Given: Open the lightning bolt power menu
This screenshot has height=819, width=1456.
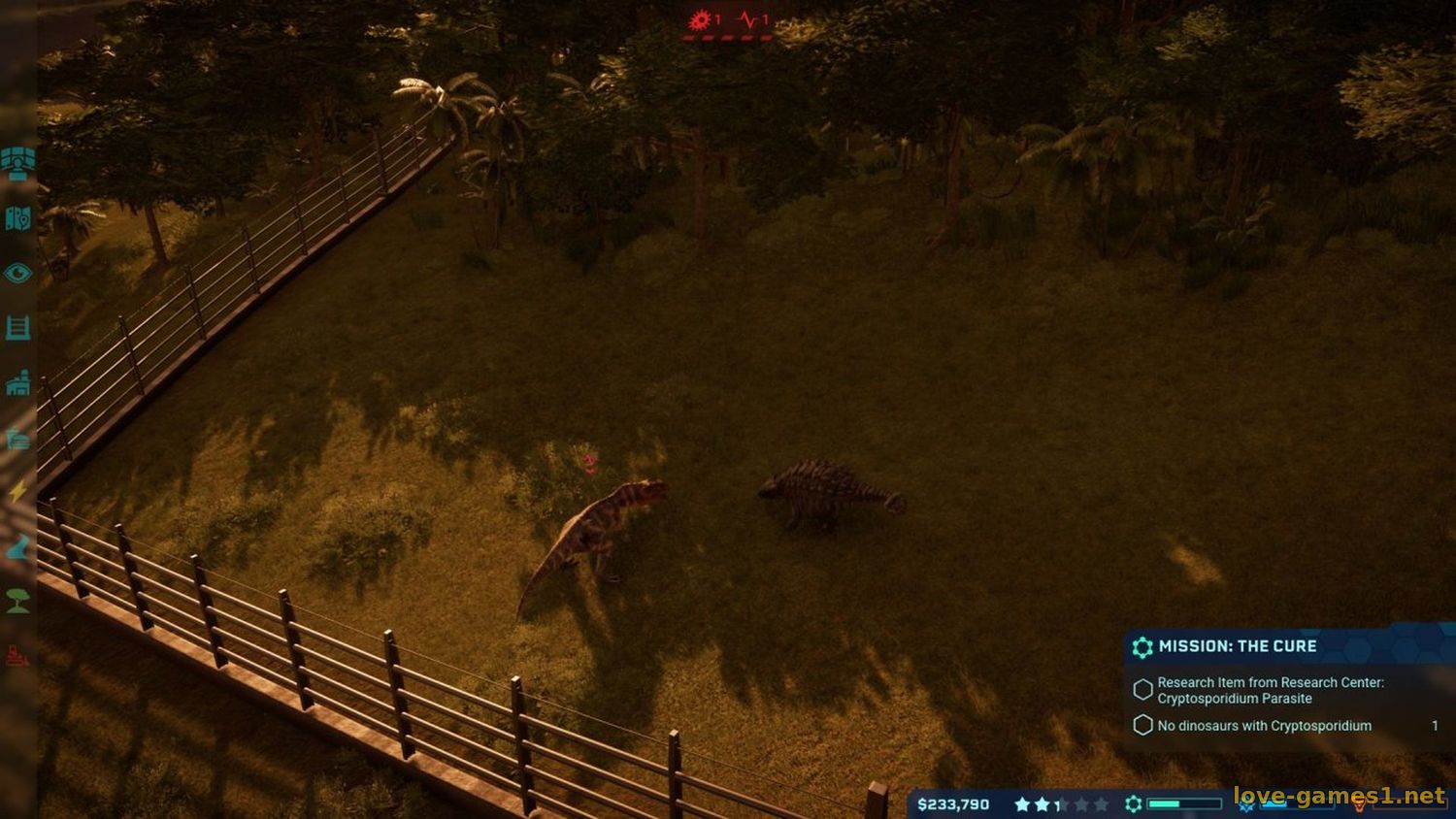Looking at the screenshot, I should [x=17, y=492].
